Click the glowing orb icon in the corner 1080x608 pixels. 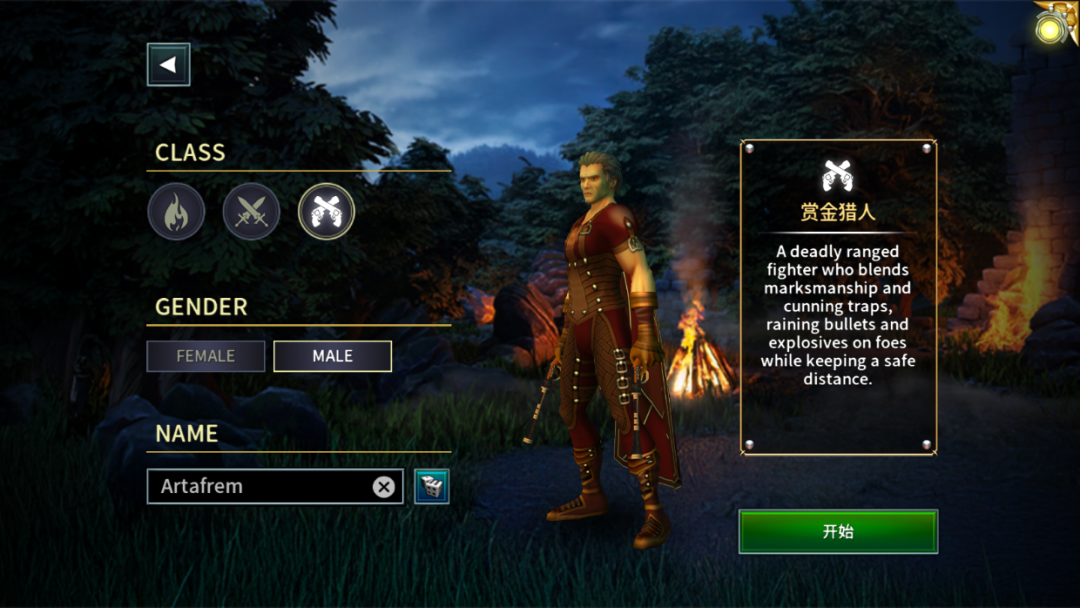tap(1051, 27)
